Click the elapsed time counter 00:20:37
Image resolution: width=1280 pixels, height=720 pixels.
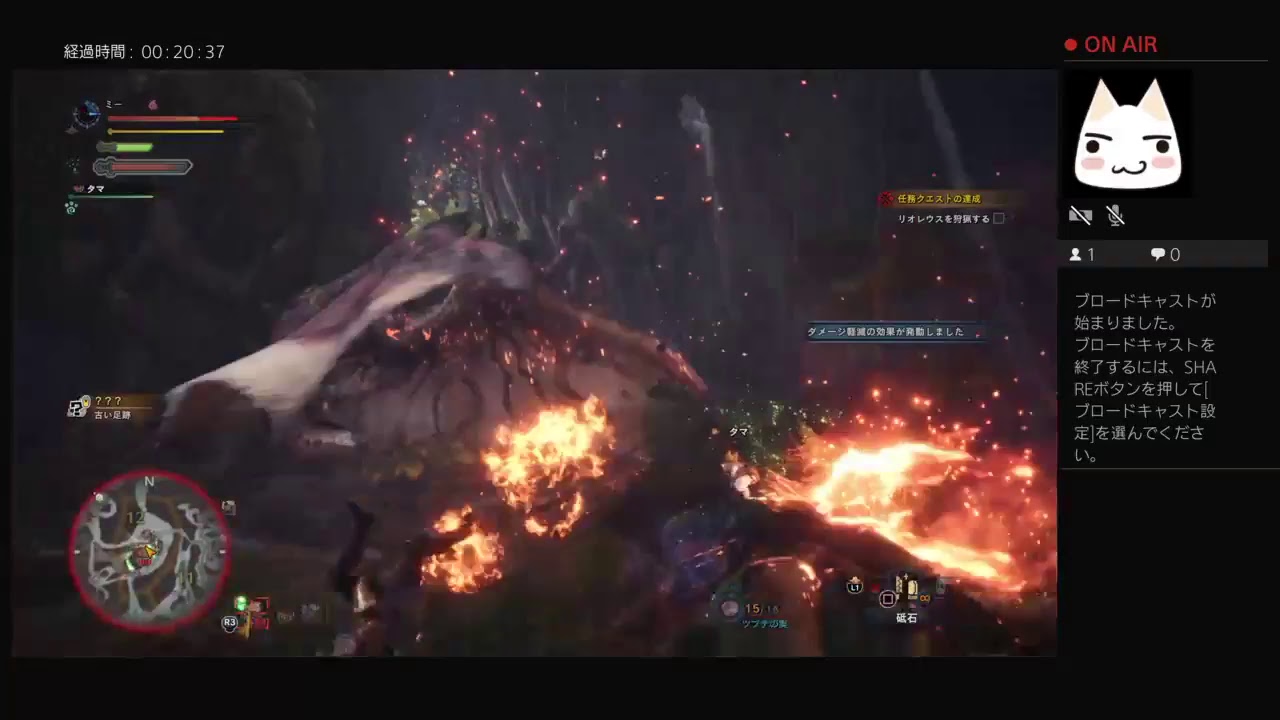click(x=145, y=51)
